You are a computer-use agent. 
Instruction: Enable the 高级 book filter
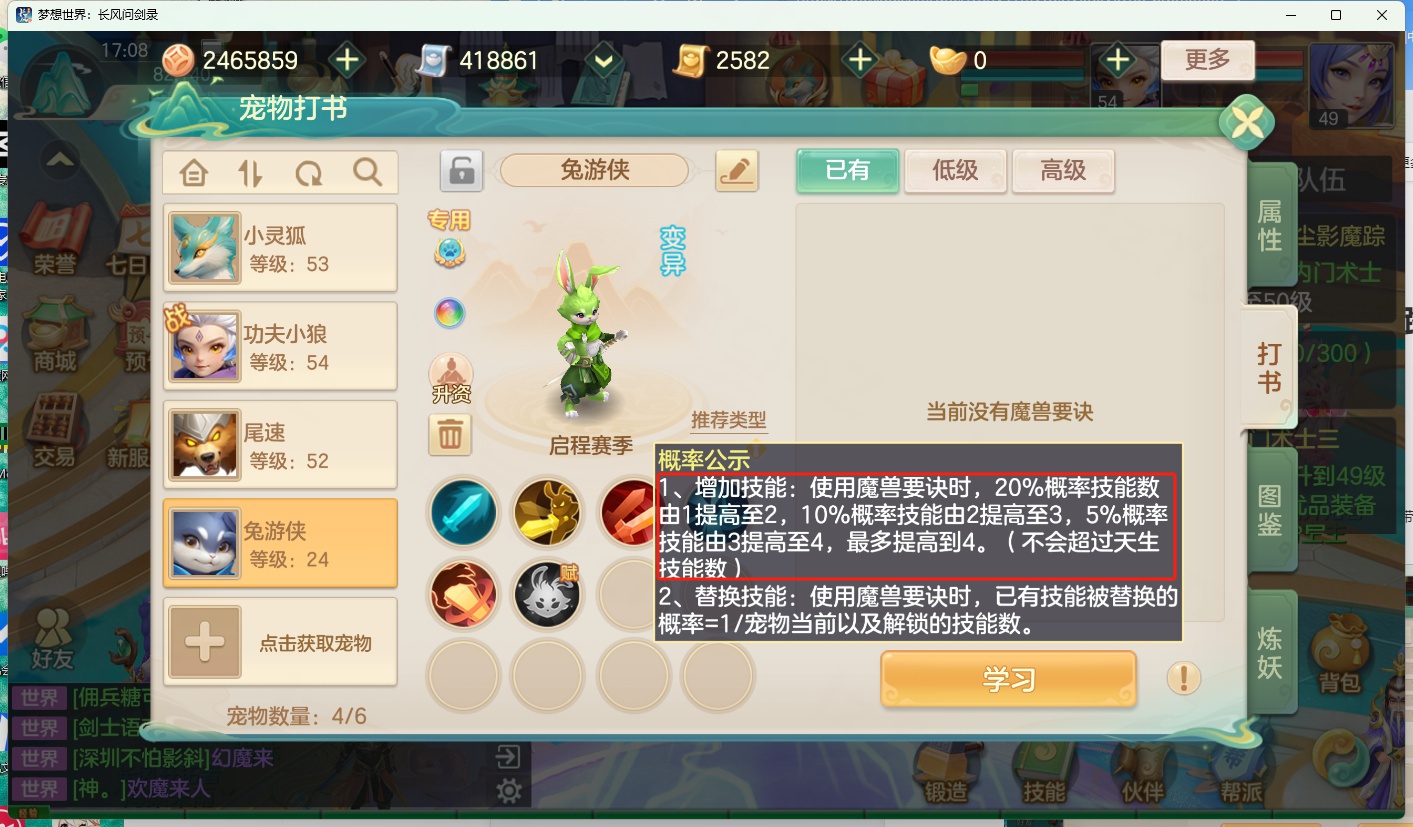tap(1062, 170)
